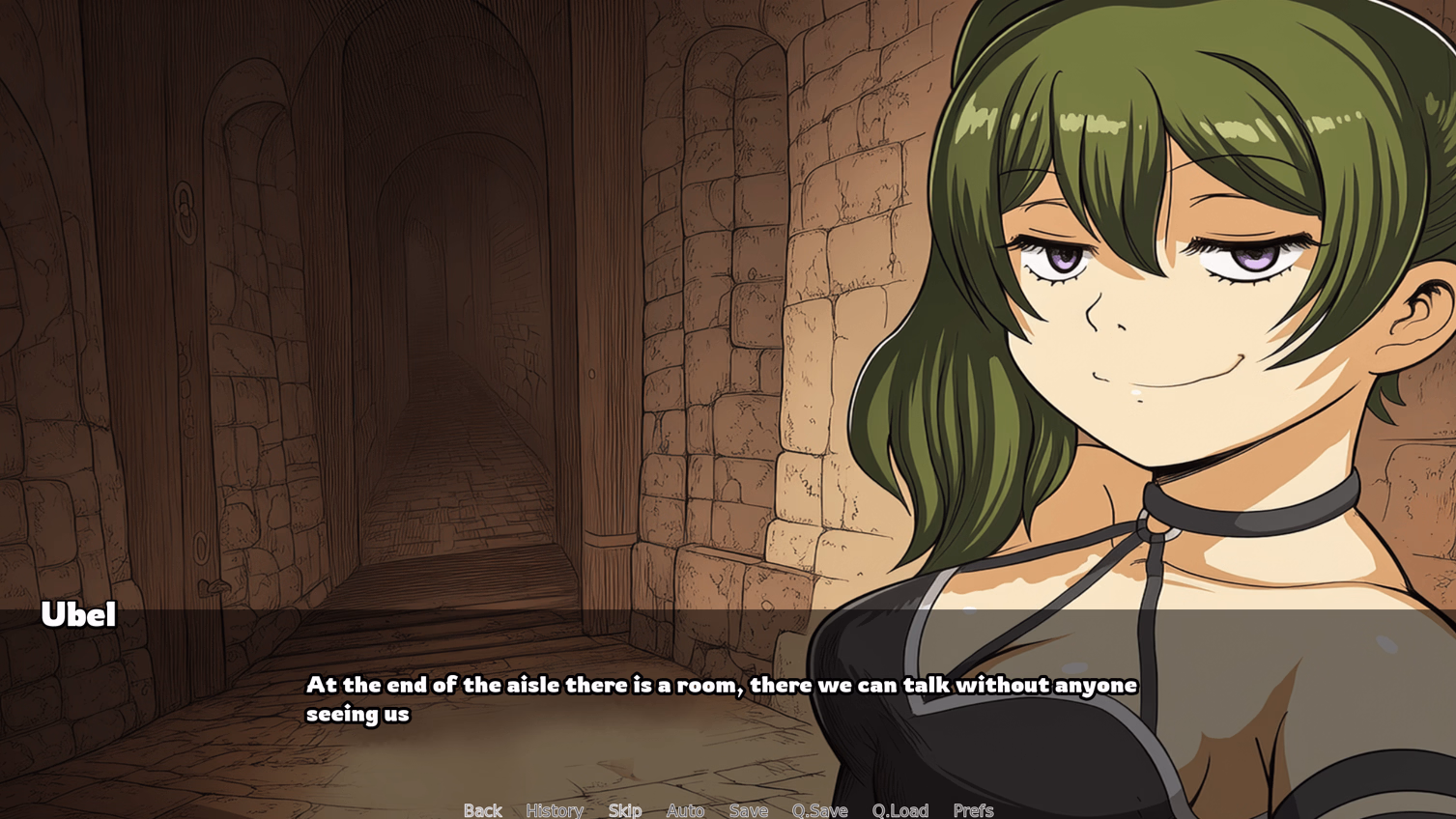Open the Prefs settings screen
This screenshot has width=1456, height=819.
976,810
